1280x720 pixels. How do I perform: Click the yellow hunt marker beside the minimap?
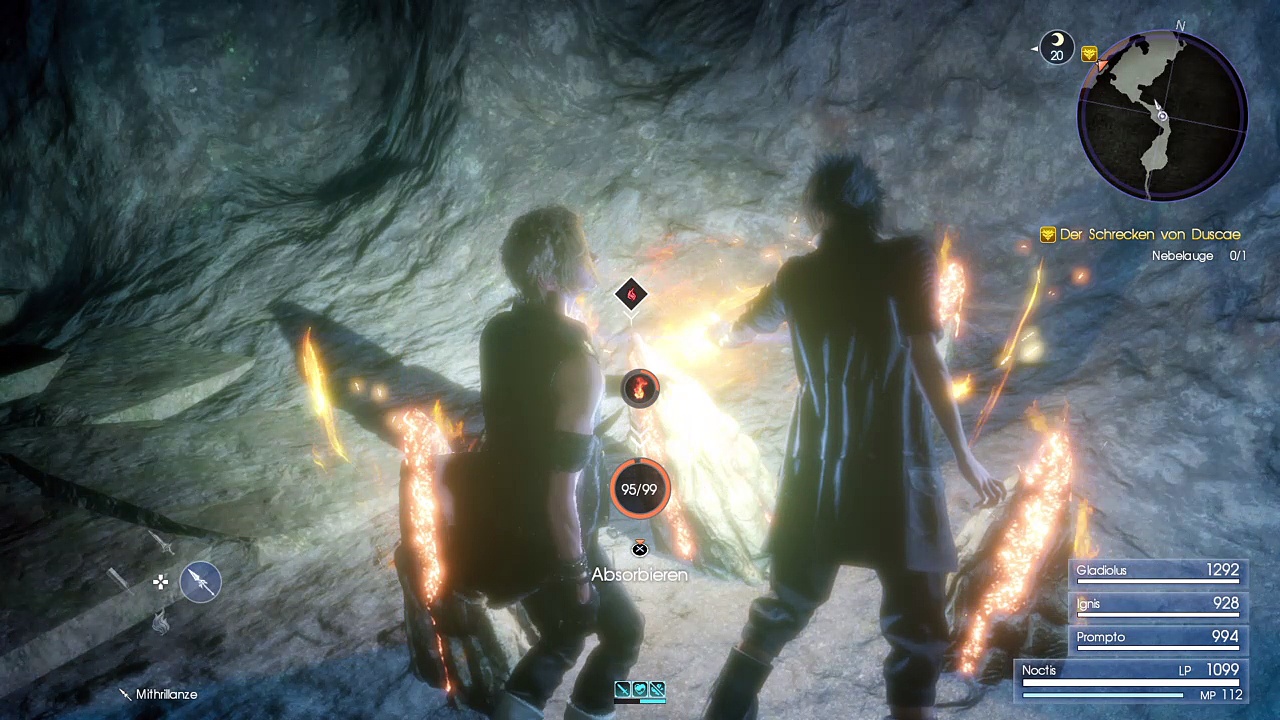click(1089, 54)
